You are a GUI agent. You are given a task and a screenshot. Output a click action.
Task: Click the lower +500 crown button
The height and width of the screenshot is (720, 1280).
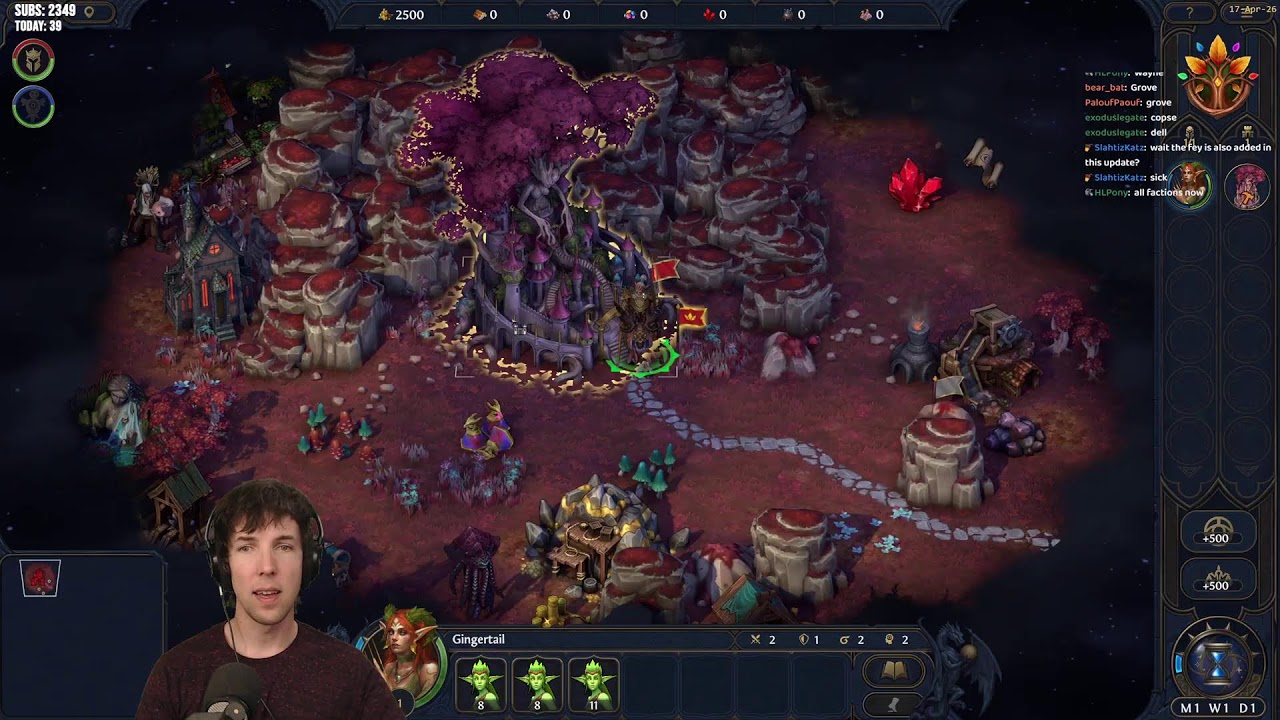[x=1216, y=578]
